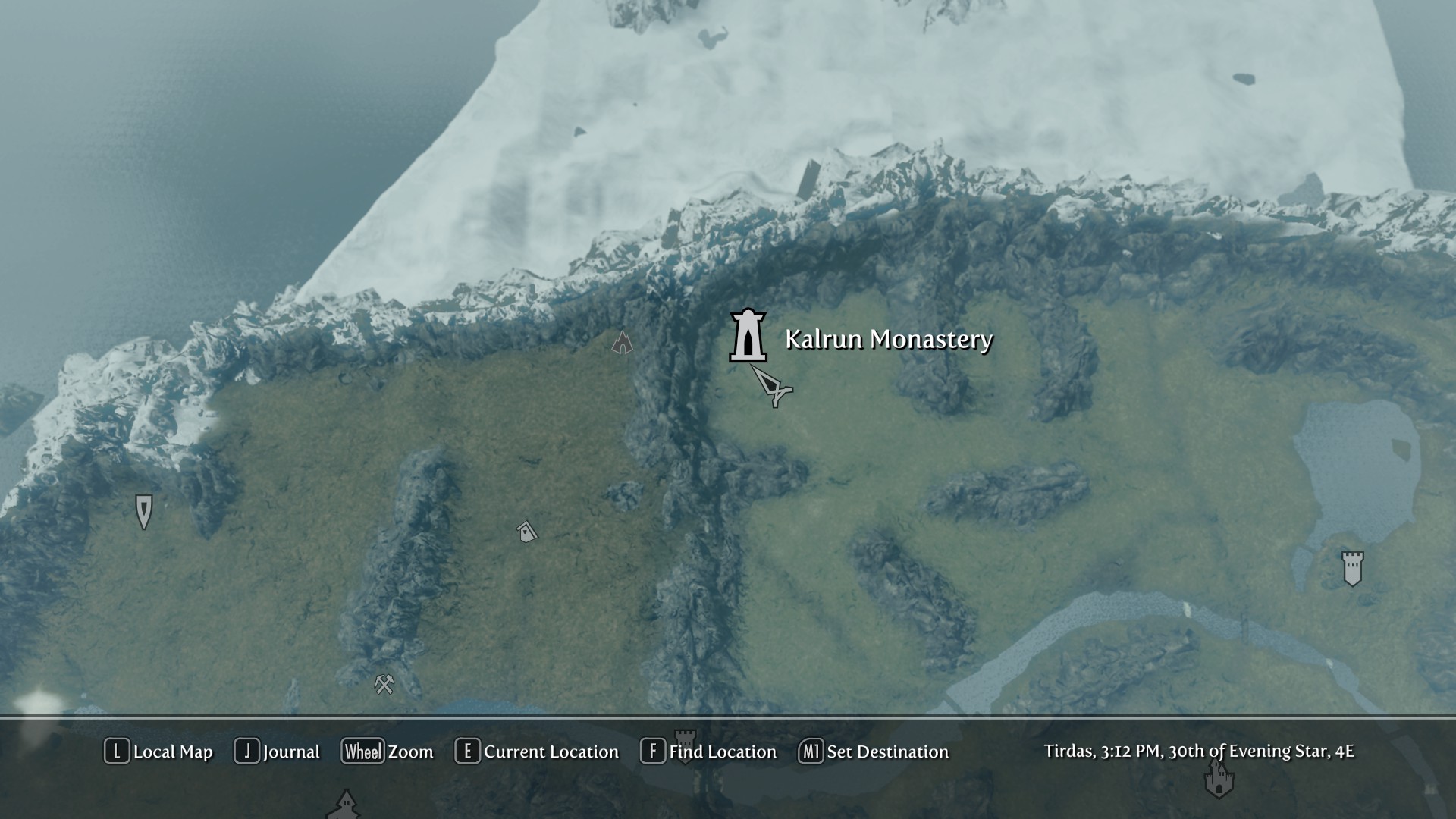
Task: Activate the Find Location option
Action: click(x=709, y=752)
